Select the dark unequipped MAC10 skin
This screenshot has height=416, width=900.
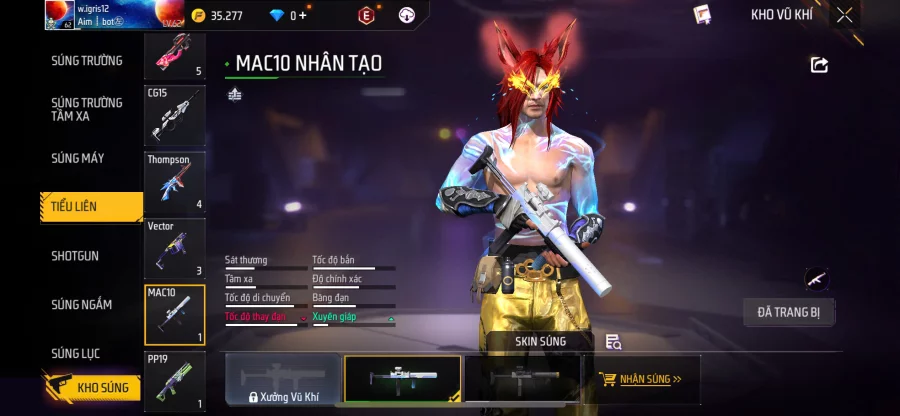522,380
